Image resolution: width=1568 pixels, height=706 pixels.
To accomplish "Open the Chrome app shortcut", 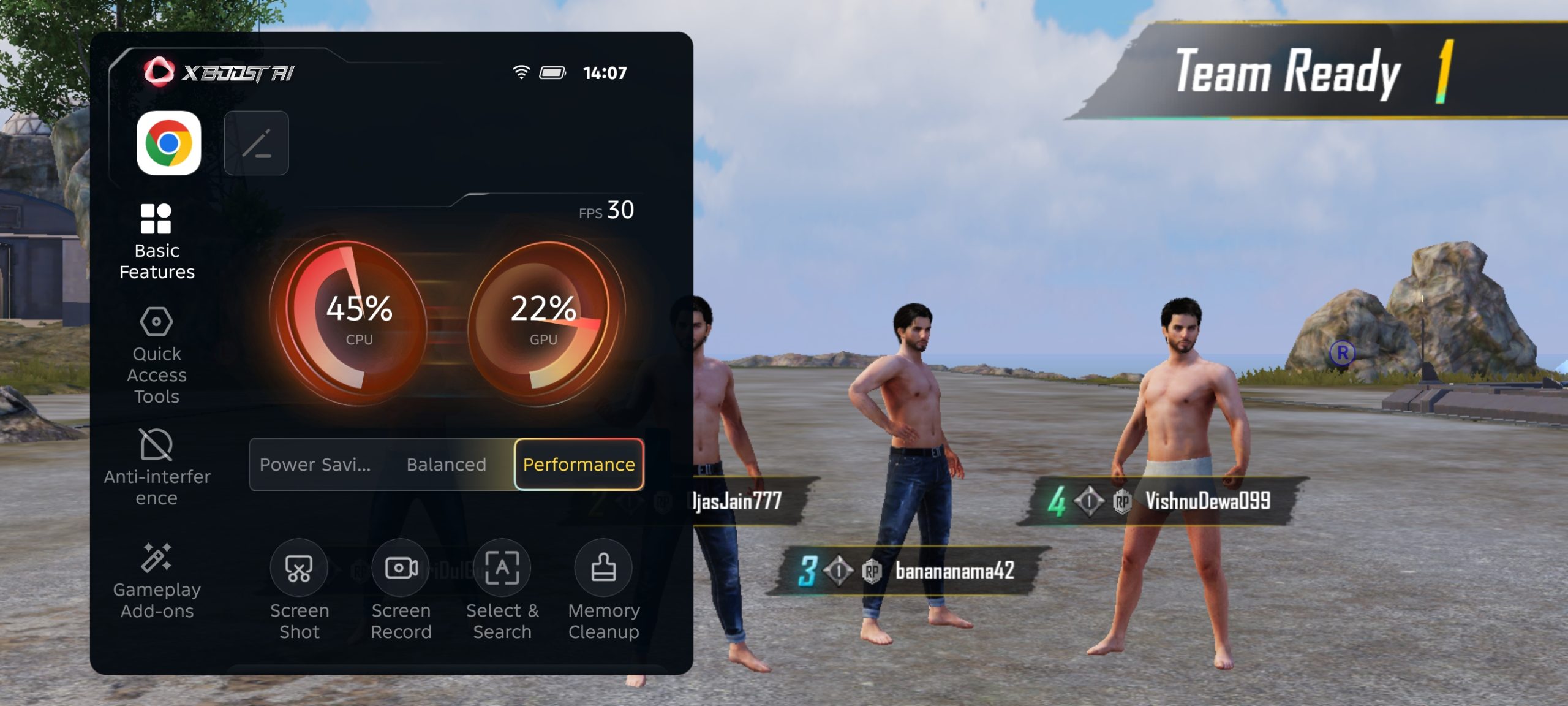I will click(168, 143).
